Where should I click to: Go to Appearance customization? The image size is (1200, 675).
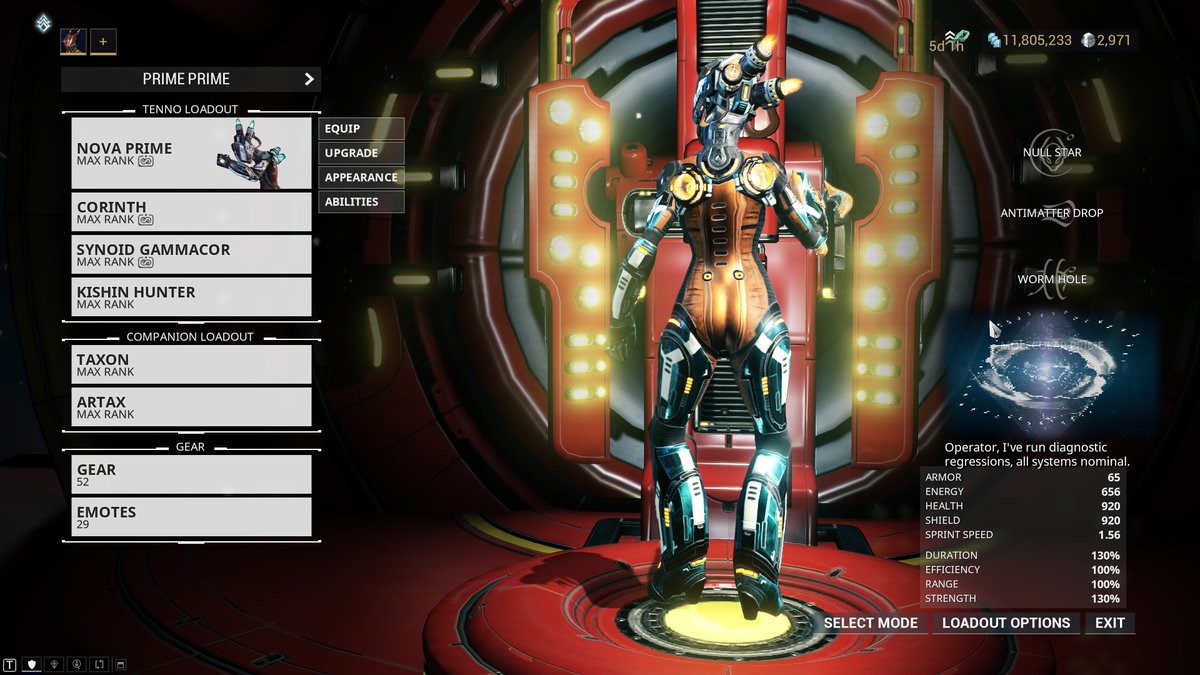361,177
